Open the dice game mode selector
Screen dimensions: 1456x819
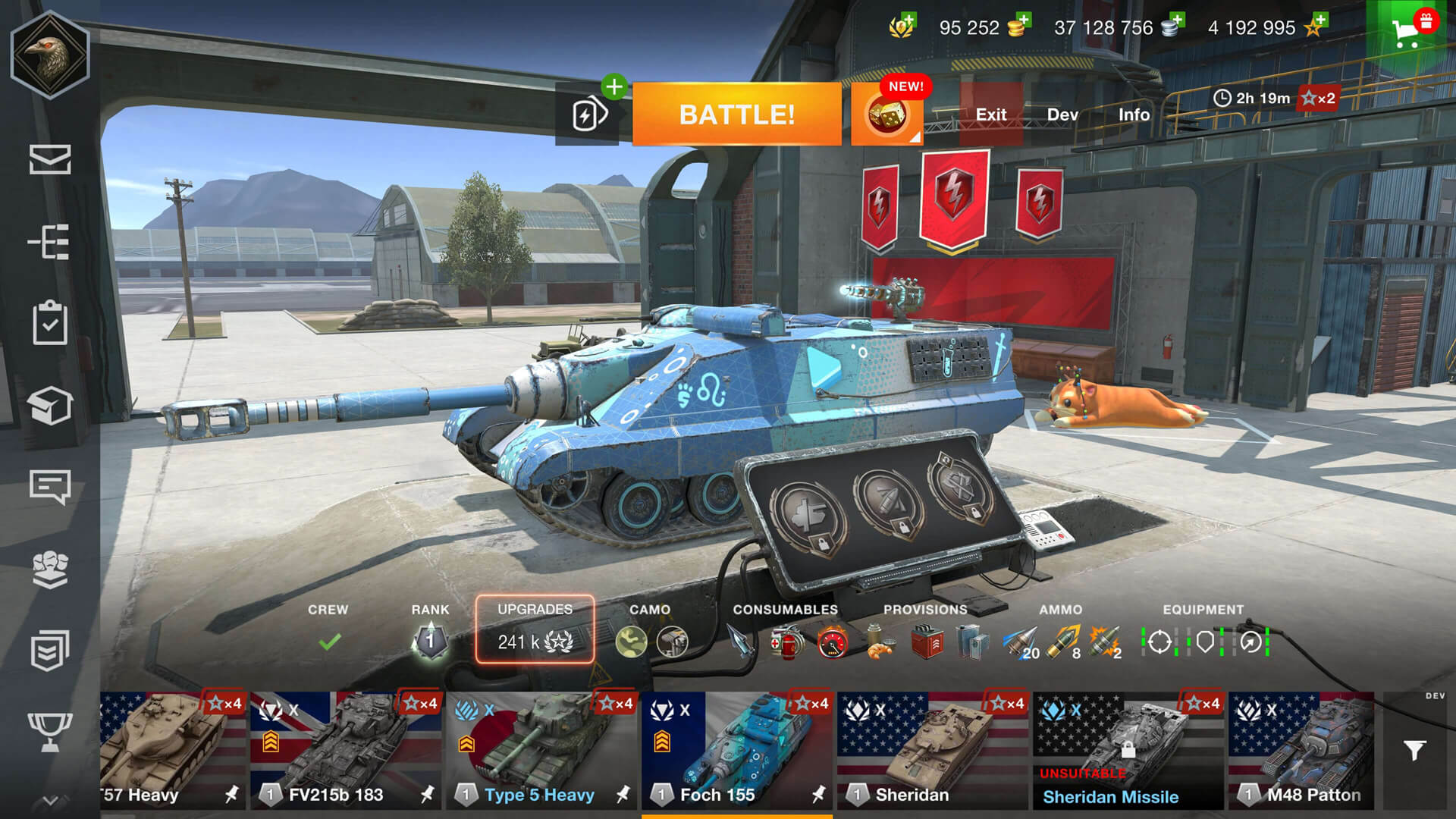(x=886, y=115)
